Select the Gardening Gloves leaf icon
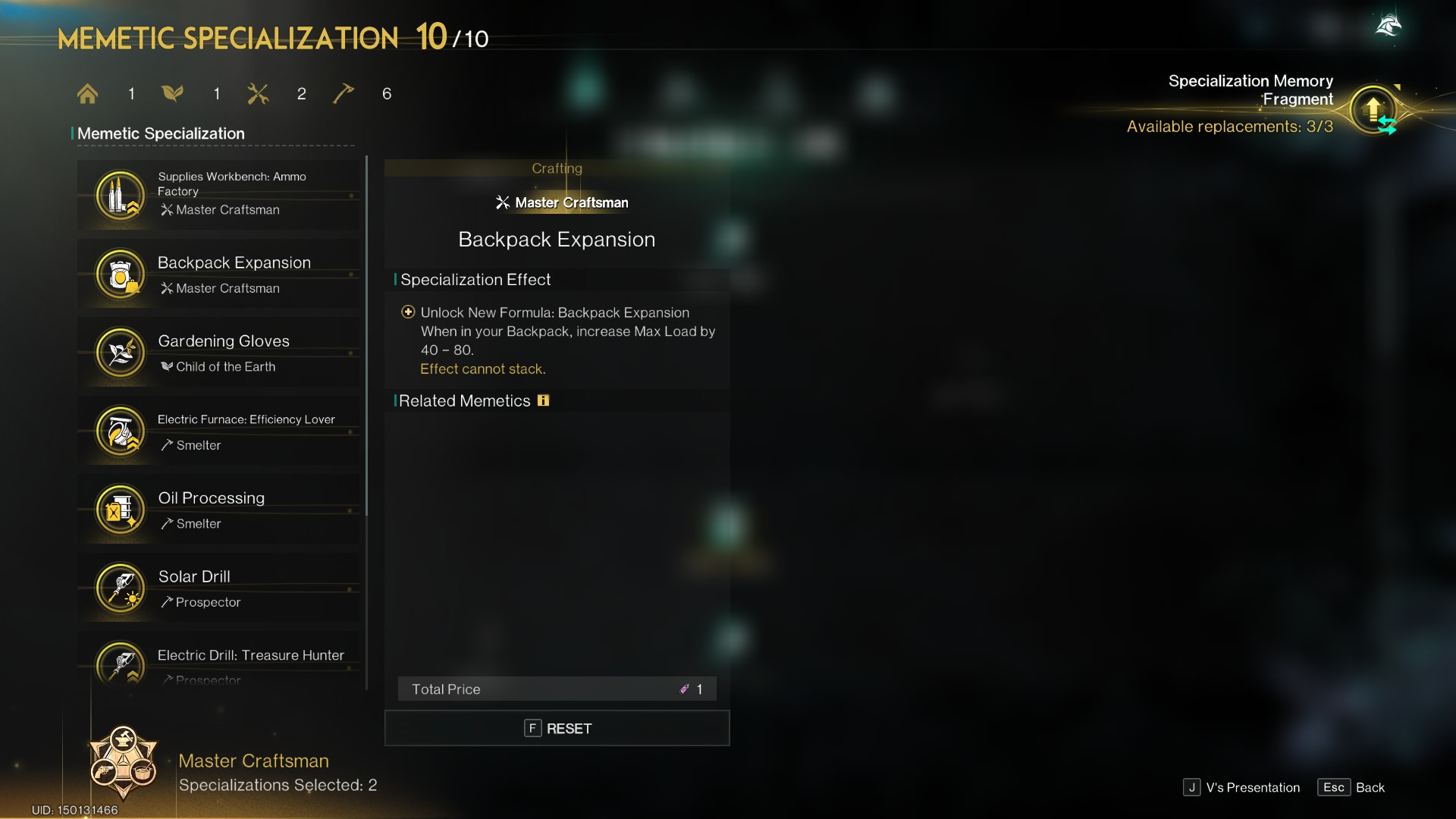The image size is (1456, 819). tap(119, 353)
